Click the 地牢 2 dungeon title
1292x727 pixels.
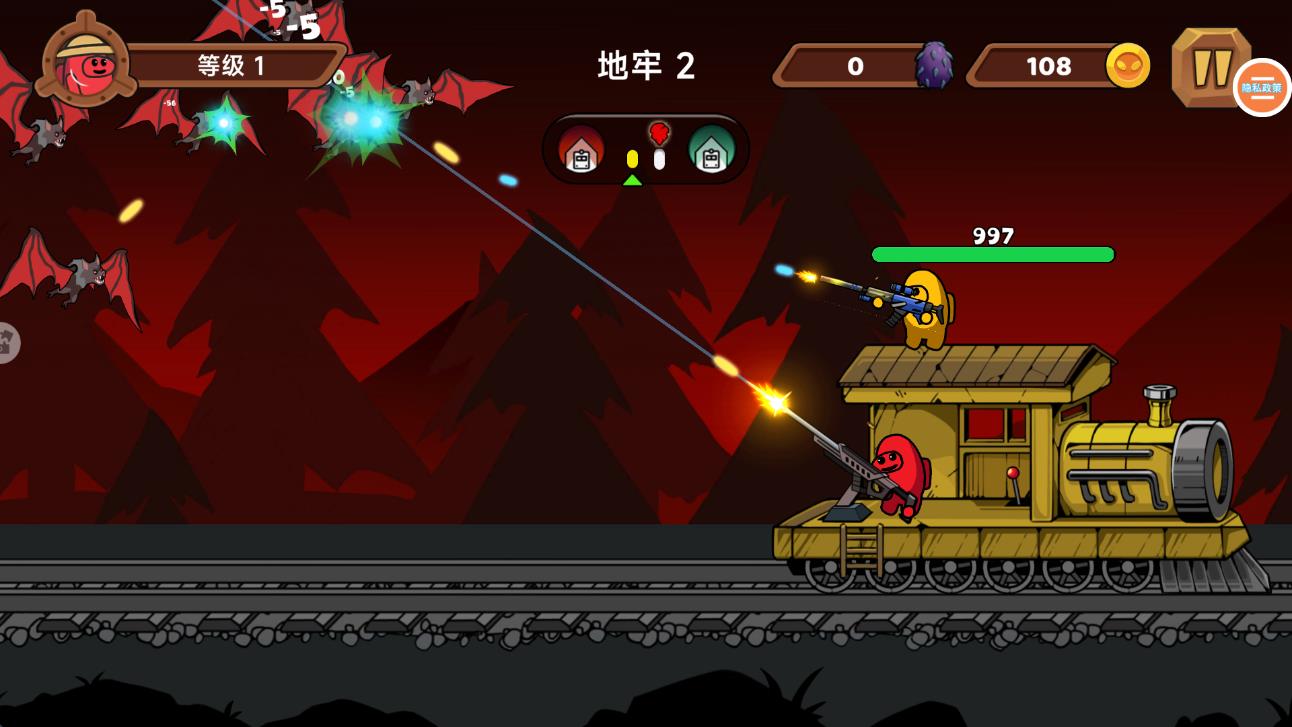(645, 67)
